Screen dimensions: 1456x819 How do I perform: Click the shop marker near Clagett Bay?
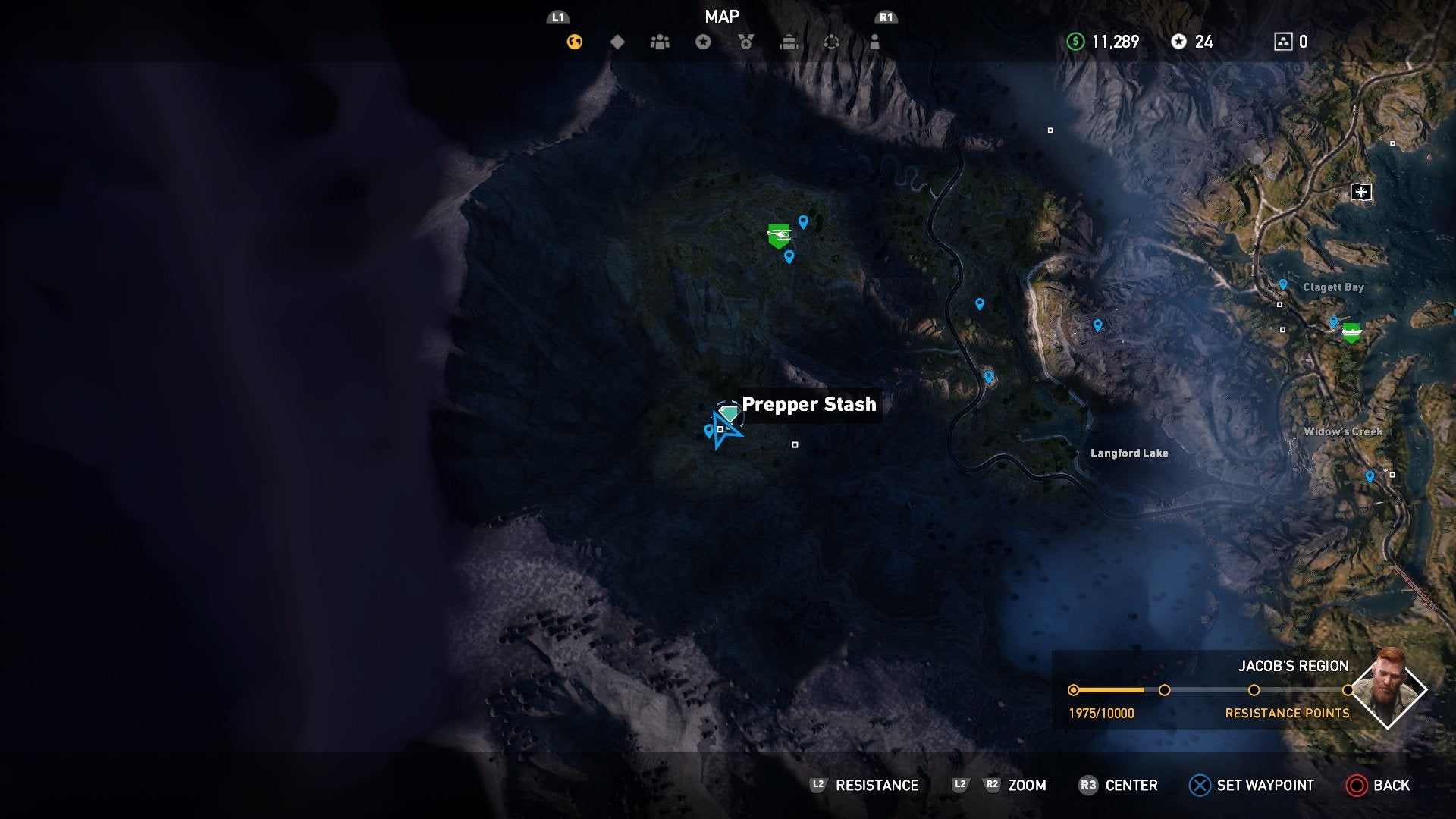(1354, 331)
